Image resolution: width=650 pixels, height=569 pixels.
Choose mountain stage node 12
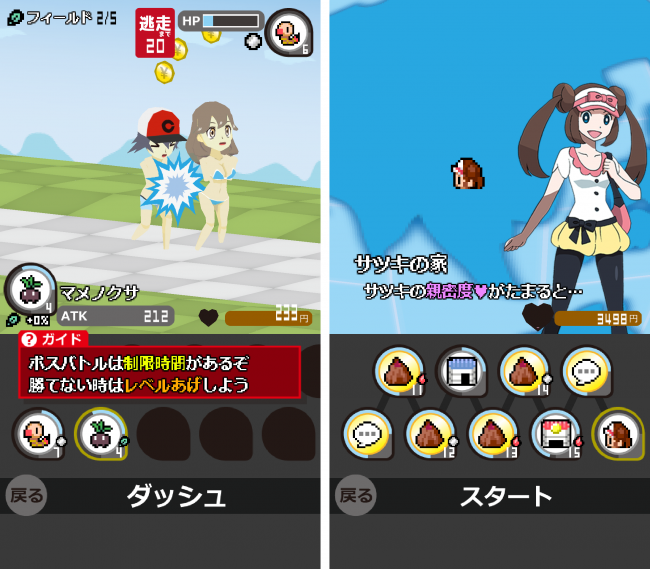pos(431,434)
